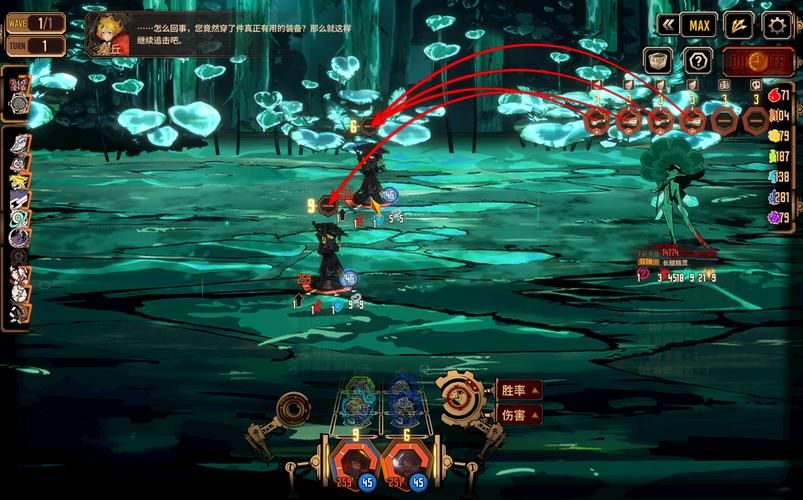Select the 伤害 (damage) auto option
803x500 pixels.
(520, 413)
